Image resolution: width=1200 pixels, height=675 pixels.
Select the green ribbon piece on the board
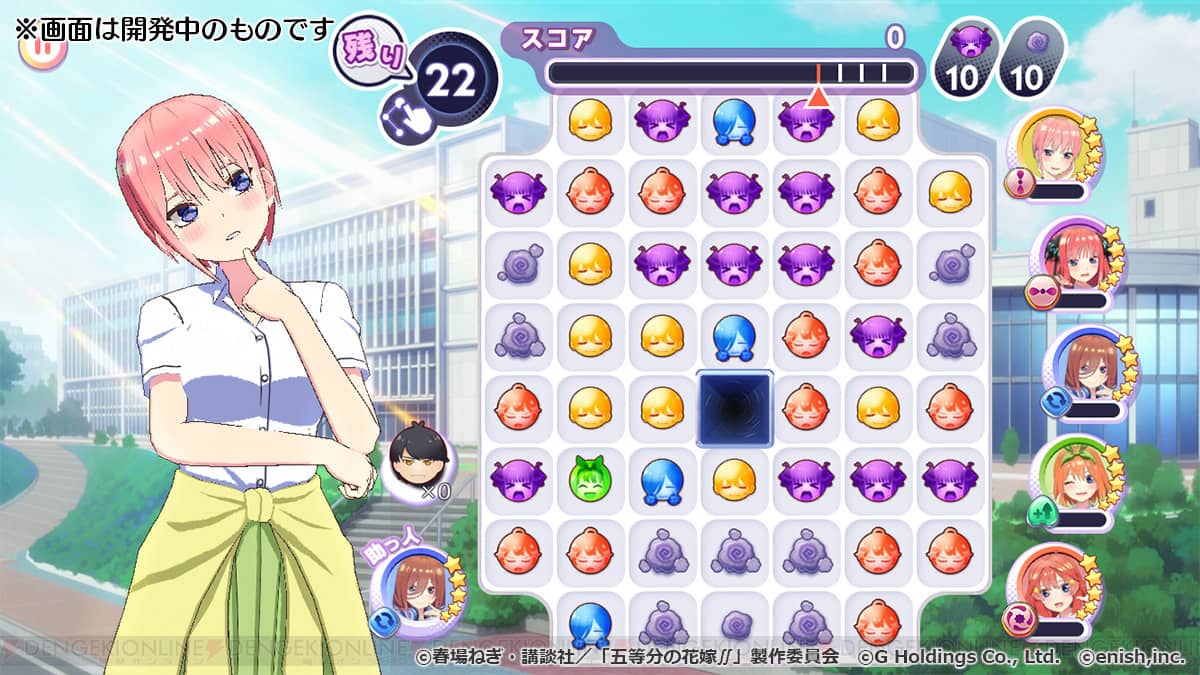(590, 479)
